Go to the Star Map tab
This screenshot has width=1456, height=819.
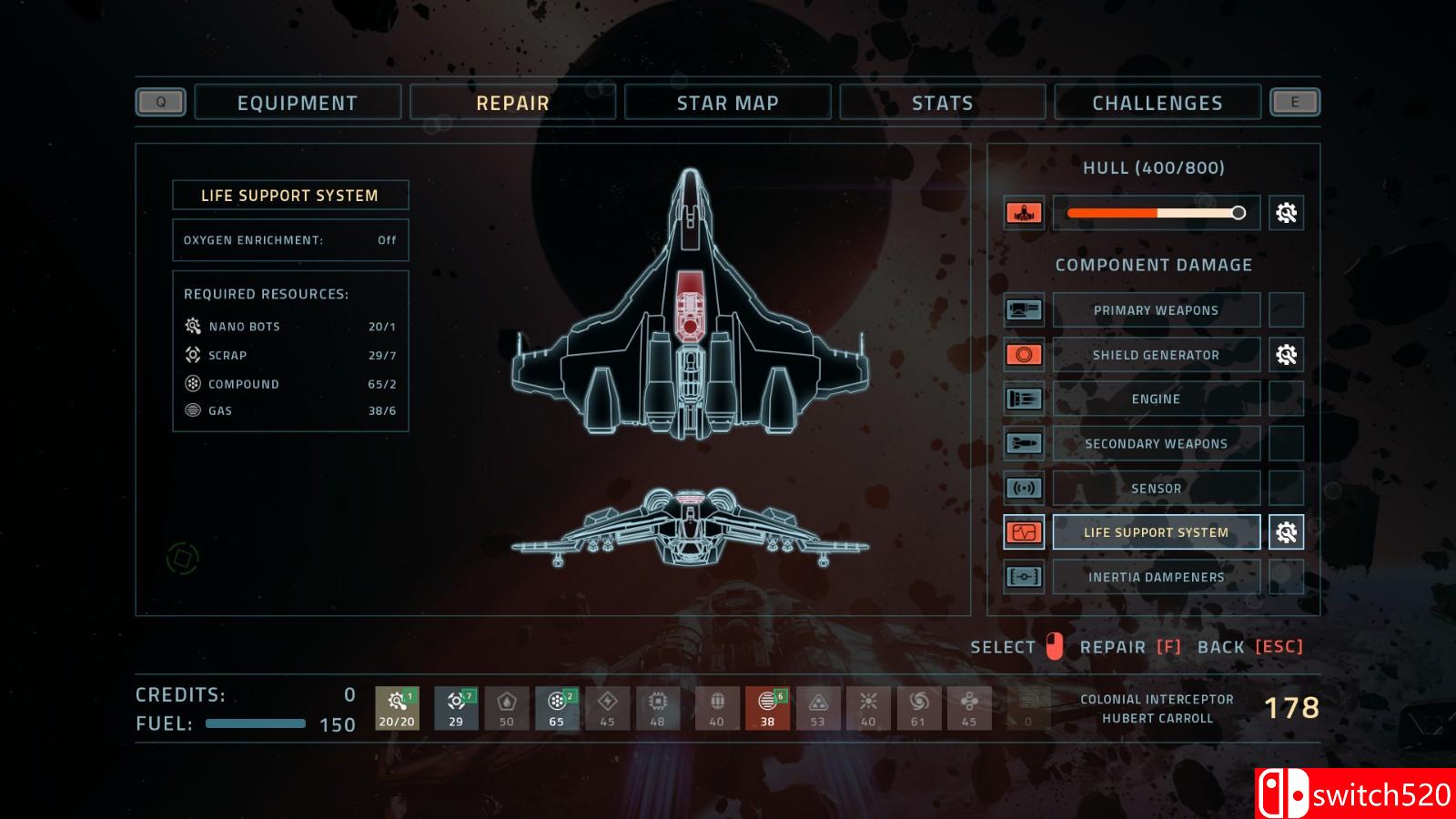pyautogui.click(x=727, y=103)
